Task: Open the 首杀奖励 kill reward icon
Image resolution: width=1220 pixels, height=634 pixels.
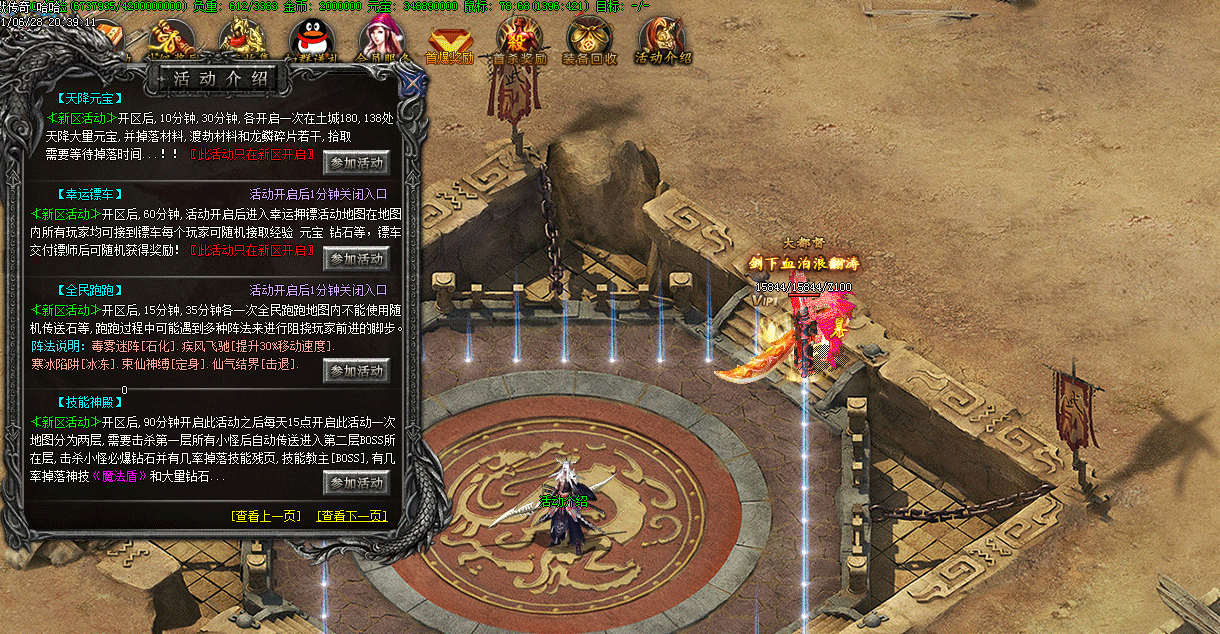Action: tap(519, 41)
